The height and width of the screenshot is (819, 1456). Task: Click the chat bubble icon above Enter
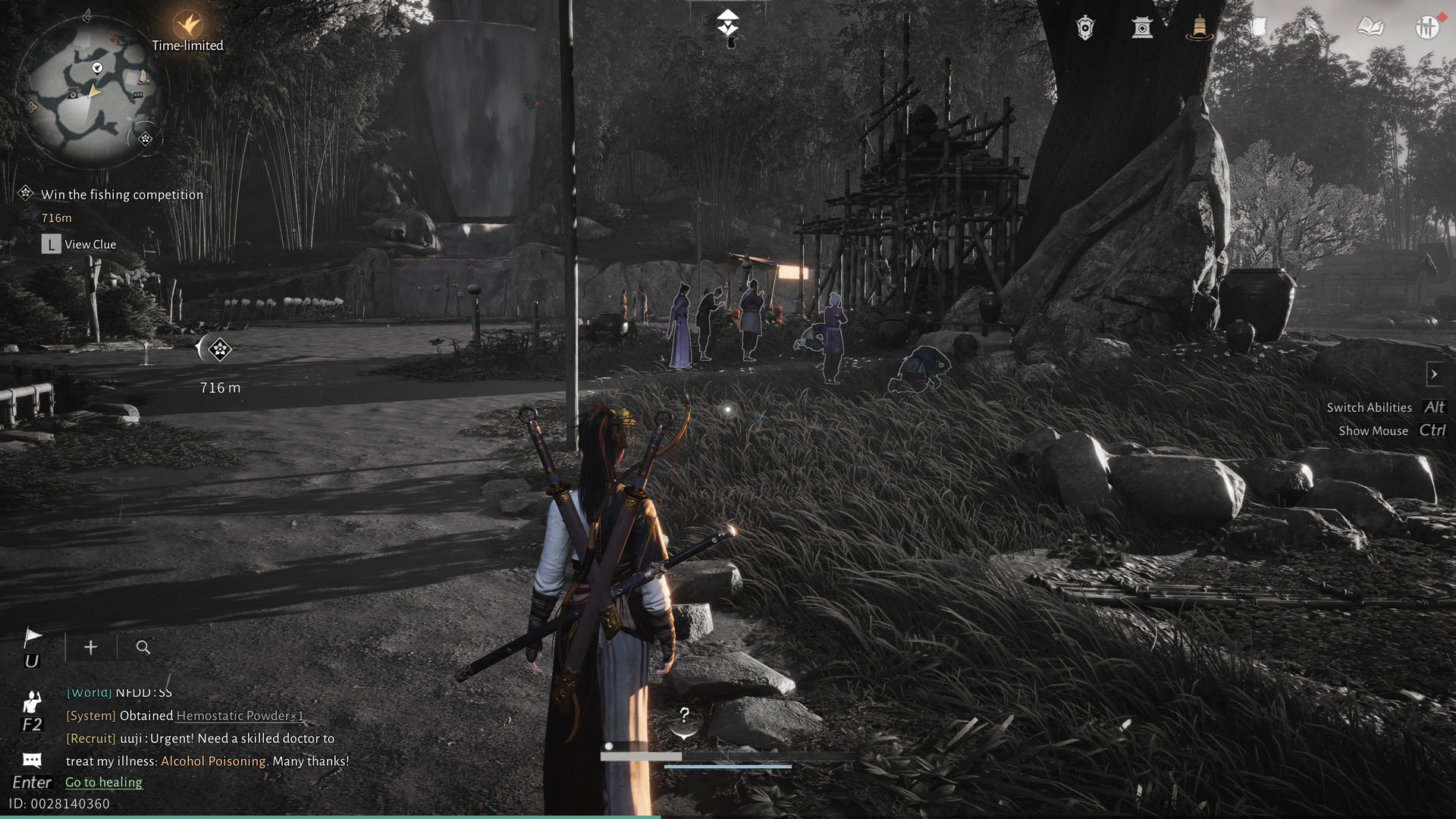coord(32,760)
